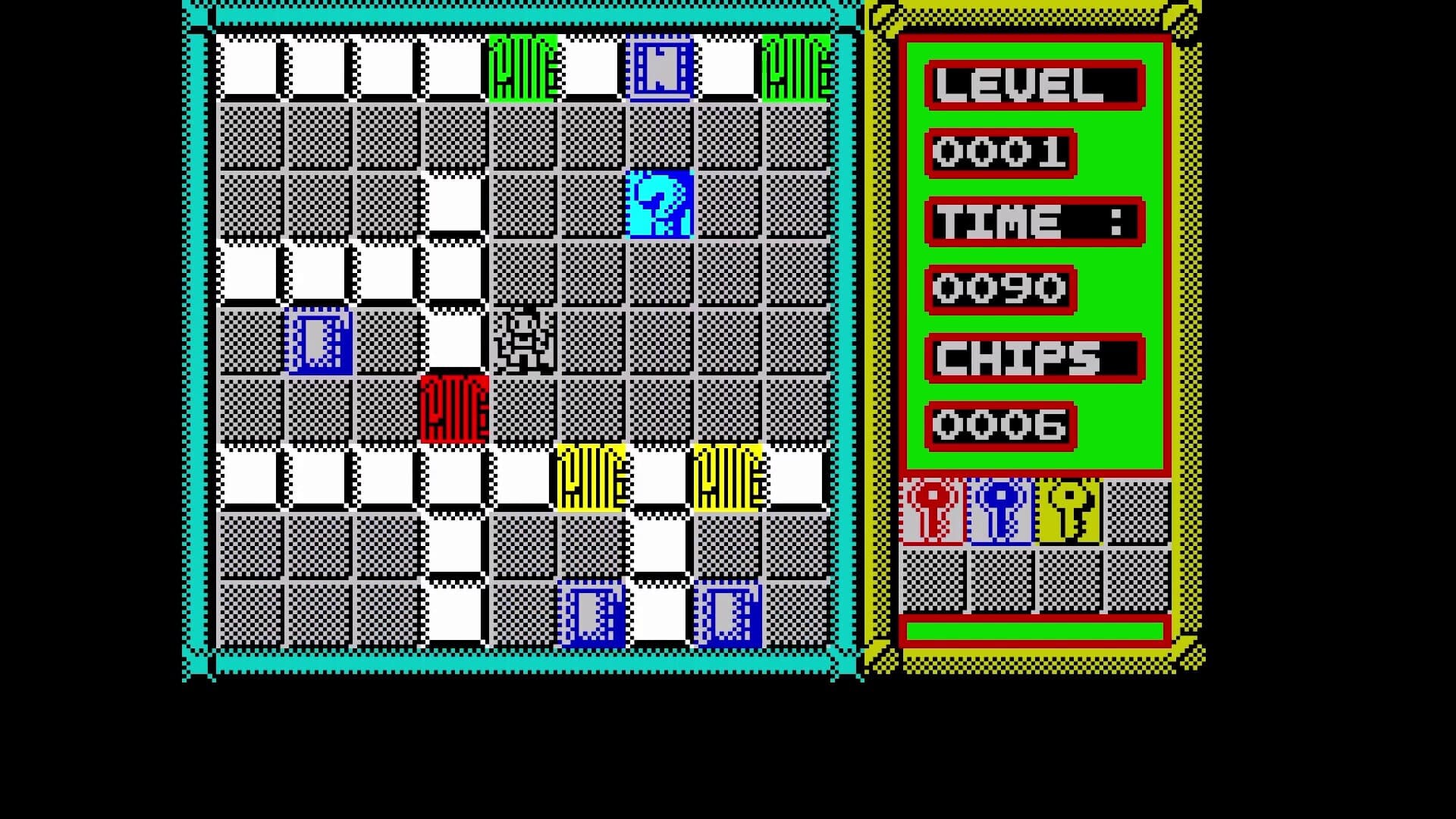
Task: Select the right yellow chip tile
Action: (x=726, y=478)
